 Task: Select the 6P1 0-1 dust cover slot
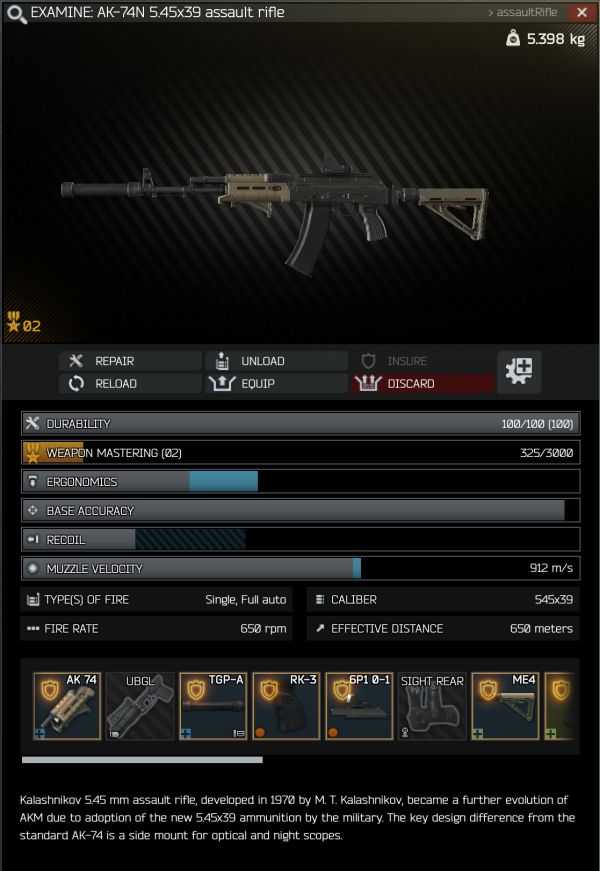click(359, 706)
